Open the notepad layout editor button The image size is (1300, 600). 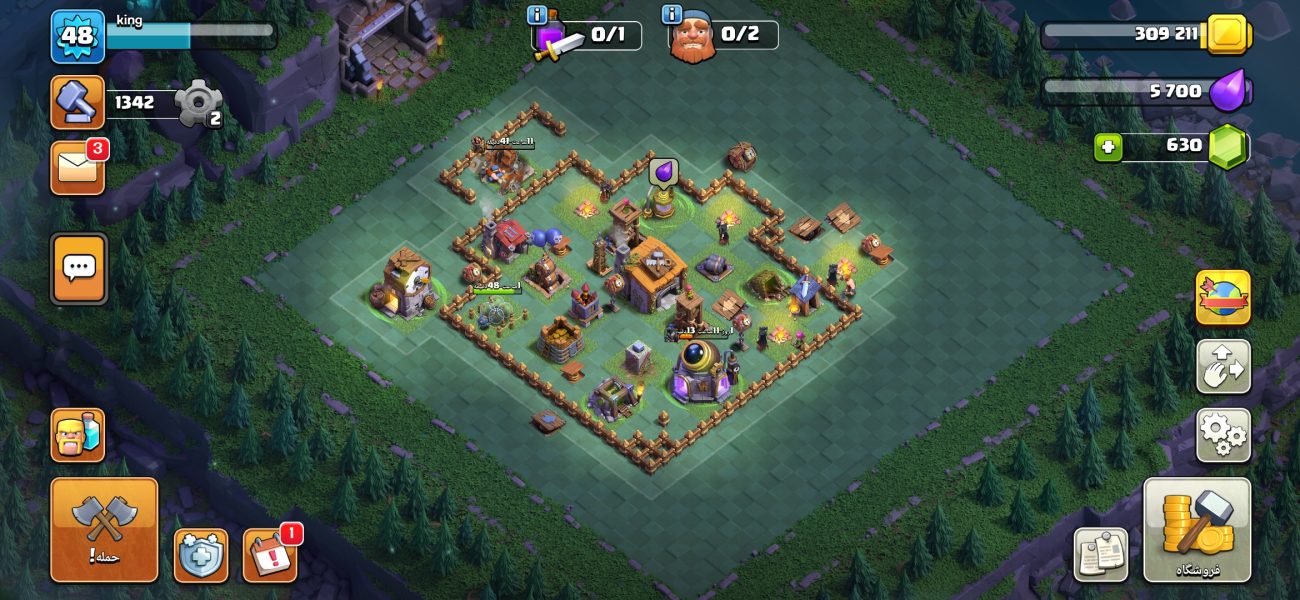[1100, 554]
